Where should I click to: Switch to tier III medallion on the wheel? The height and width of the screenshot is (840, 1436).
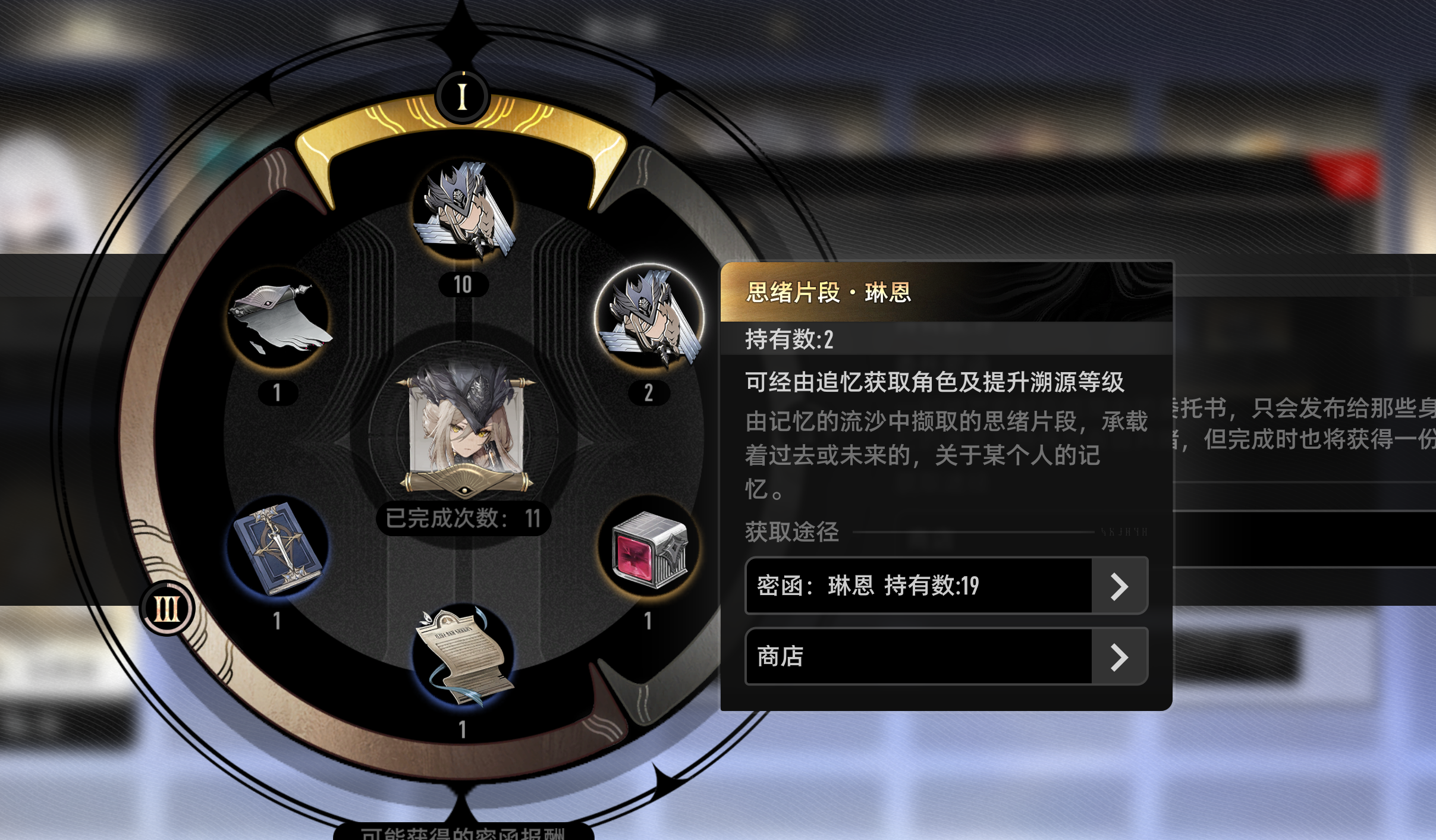click(x=168, y=607)
